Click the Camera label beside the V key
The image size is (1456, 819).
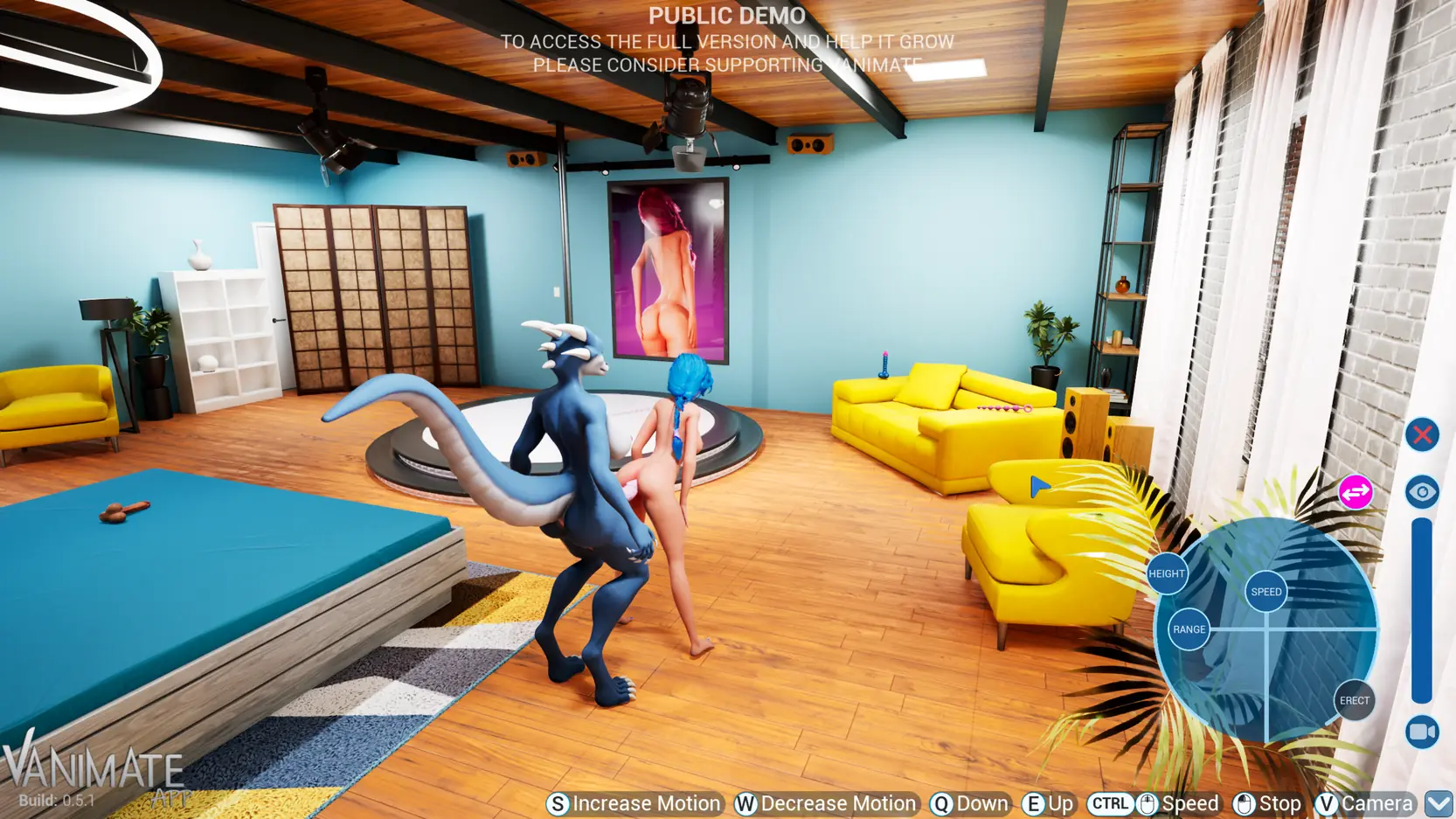point(1378,802)
